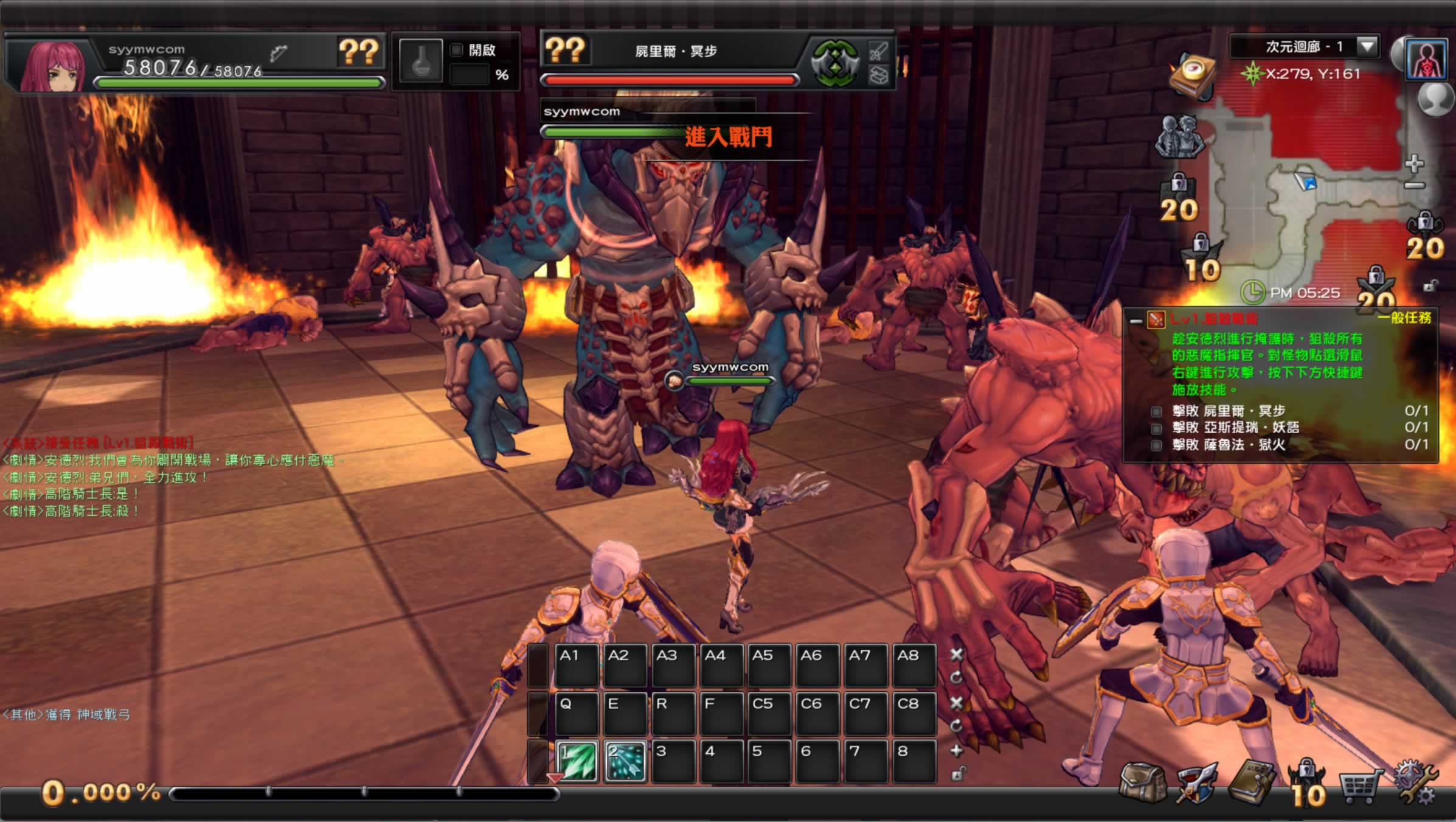The image size is (1456, 822).
Task: Open the gear-and-wrench system settings
Action: coord(1416,784)
